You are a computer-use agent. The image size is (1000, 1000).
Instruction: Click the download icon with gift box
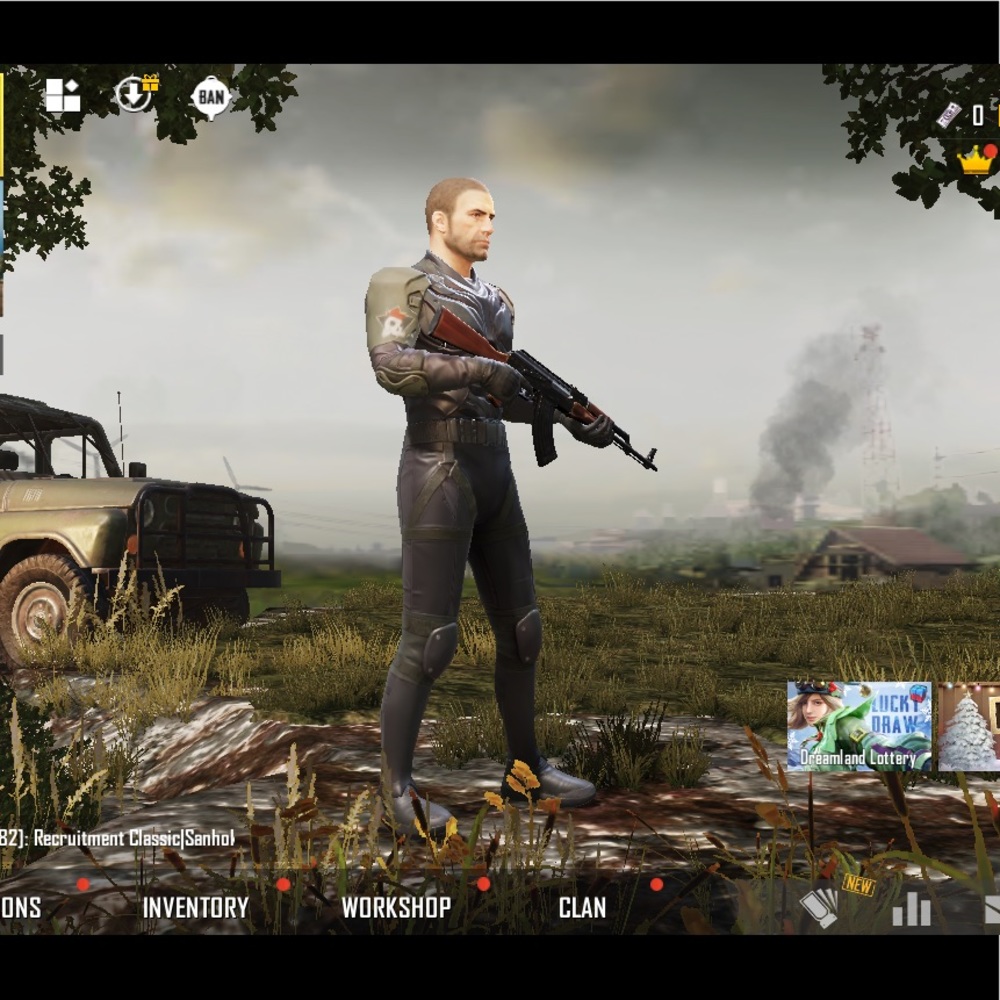click(135, 95)
